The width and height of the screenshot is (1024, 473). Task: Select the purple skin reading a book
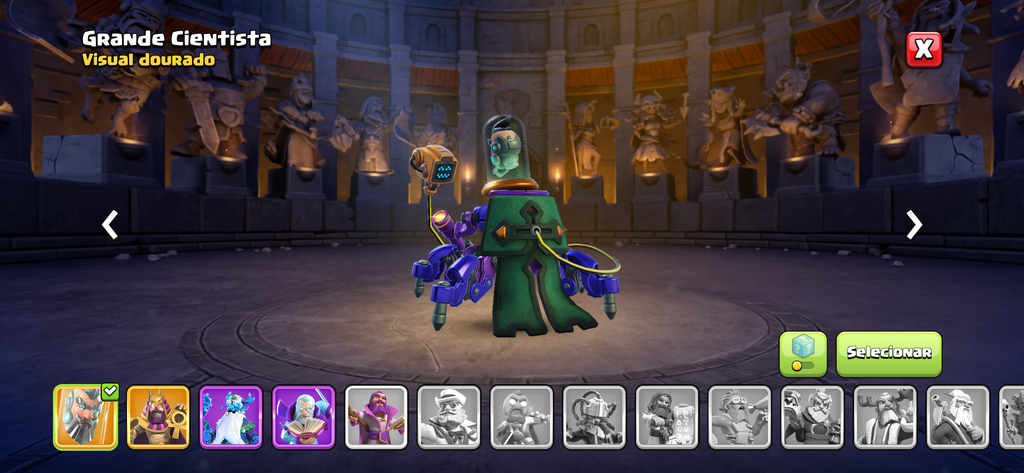point(304,416)
